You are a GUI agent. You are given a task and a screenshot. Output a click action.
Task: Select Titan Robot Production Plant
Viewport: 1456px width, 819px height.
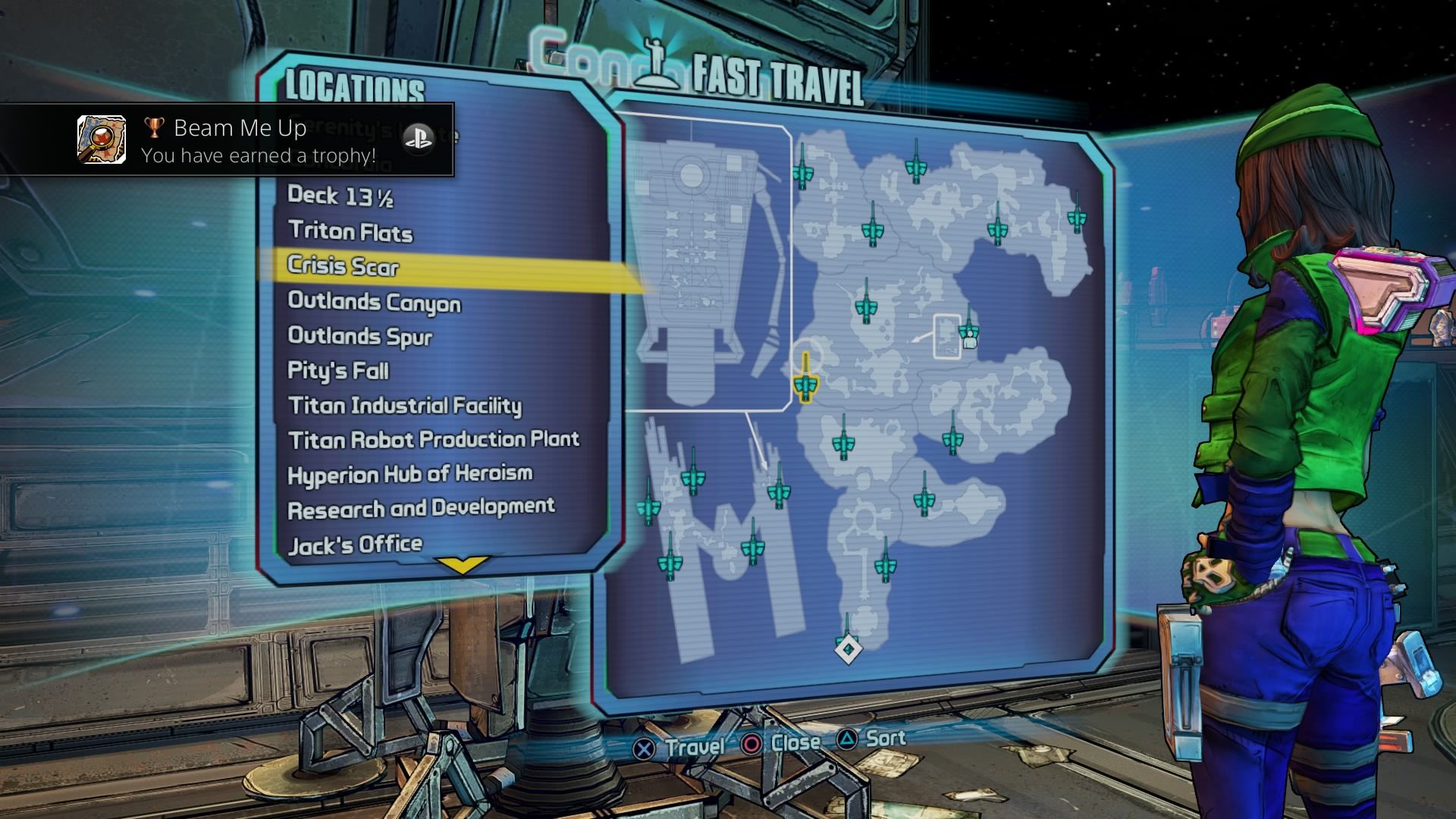[x=434, y=440]
